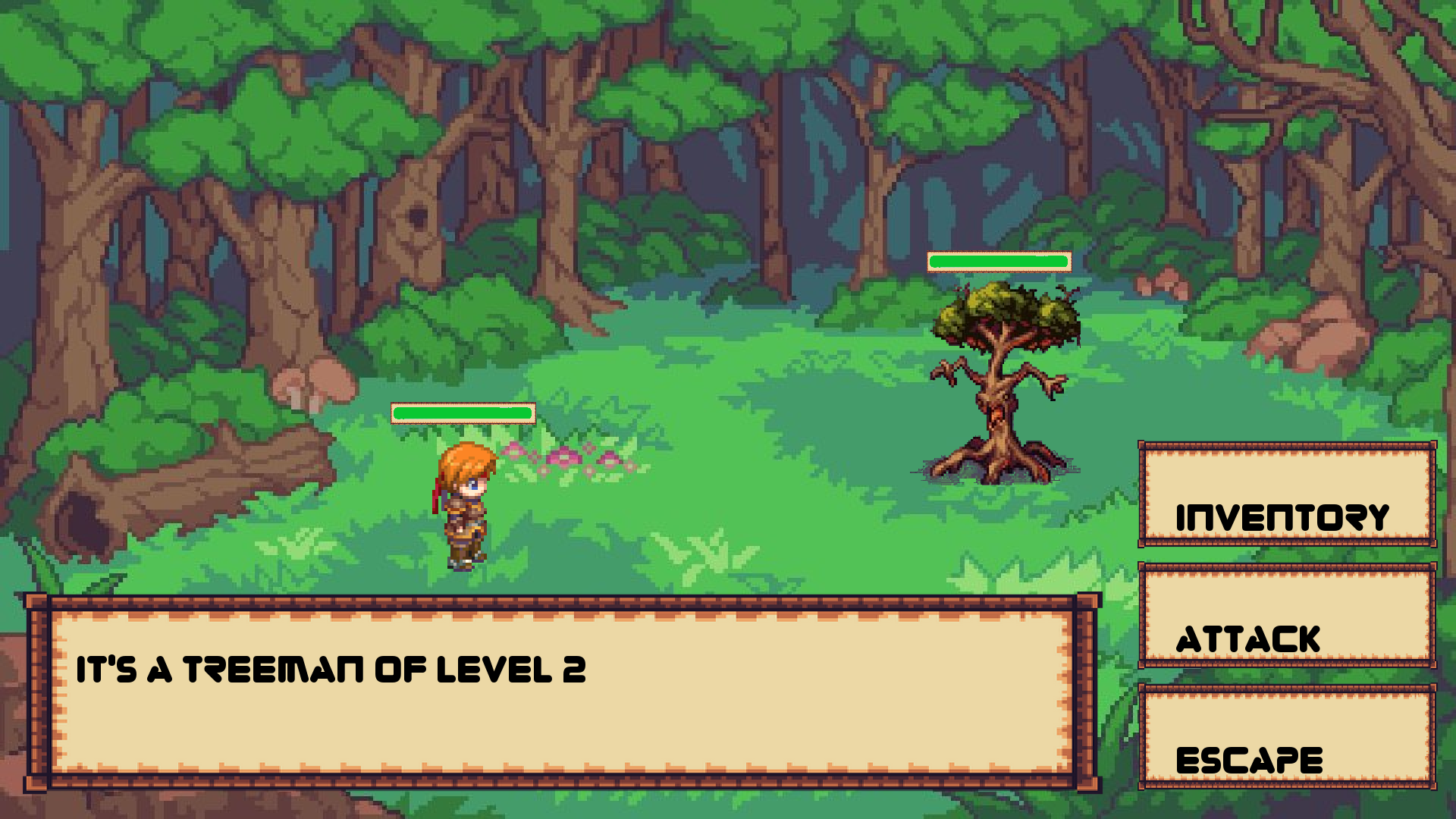This screenshot has height=819, width=1456.
Task: Click the Treeman battle message box
Action: coord(561,692)
